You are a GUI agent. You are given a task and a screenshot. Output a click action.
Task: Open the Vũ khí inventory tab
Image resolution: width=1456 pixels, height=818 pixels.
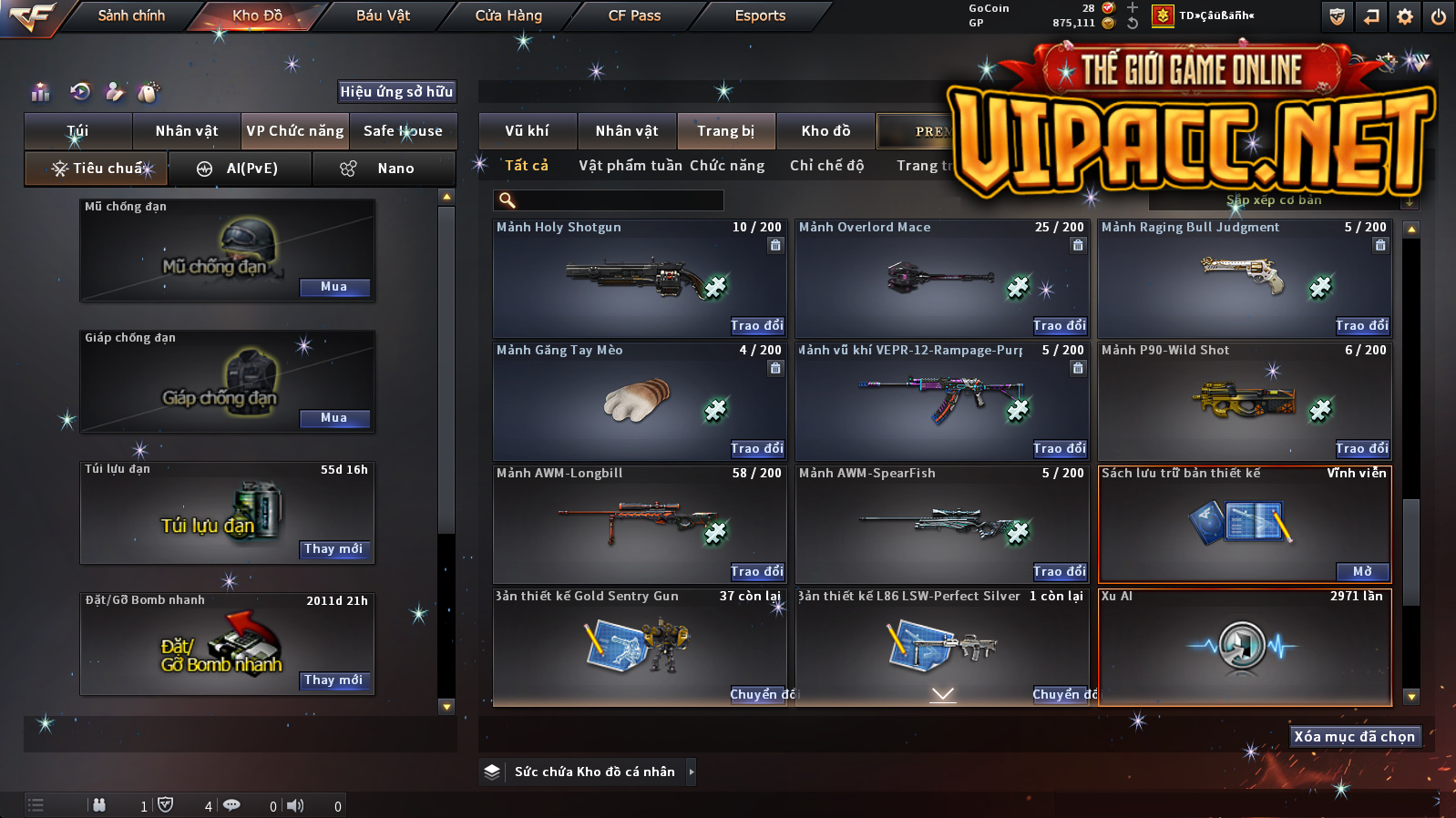(528, 131)
